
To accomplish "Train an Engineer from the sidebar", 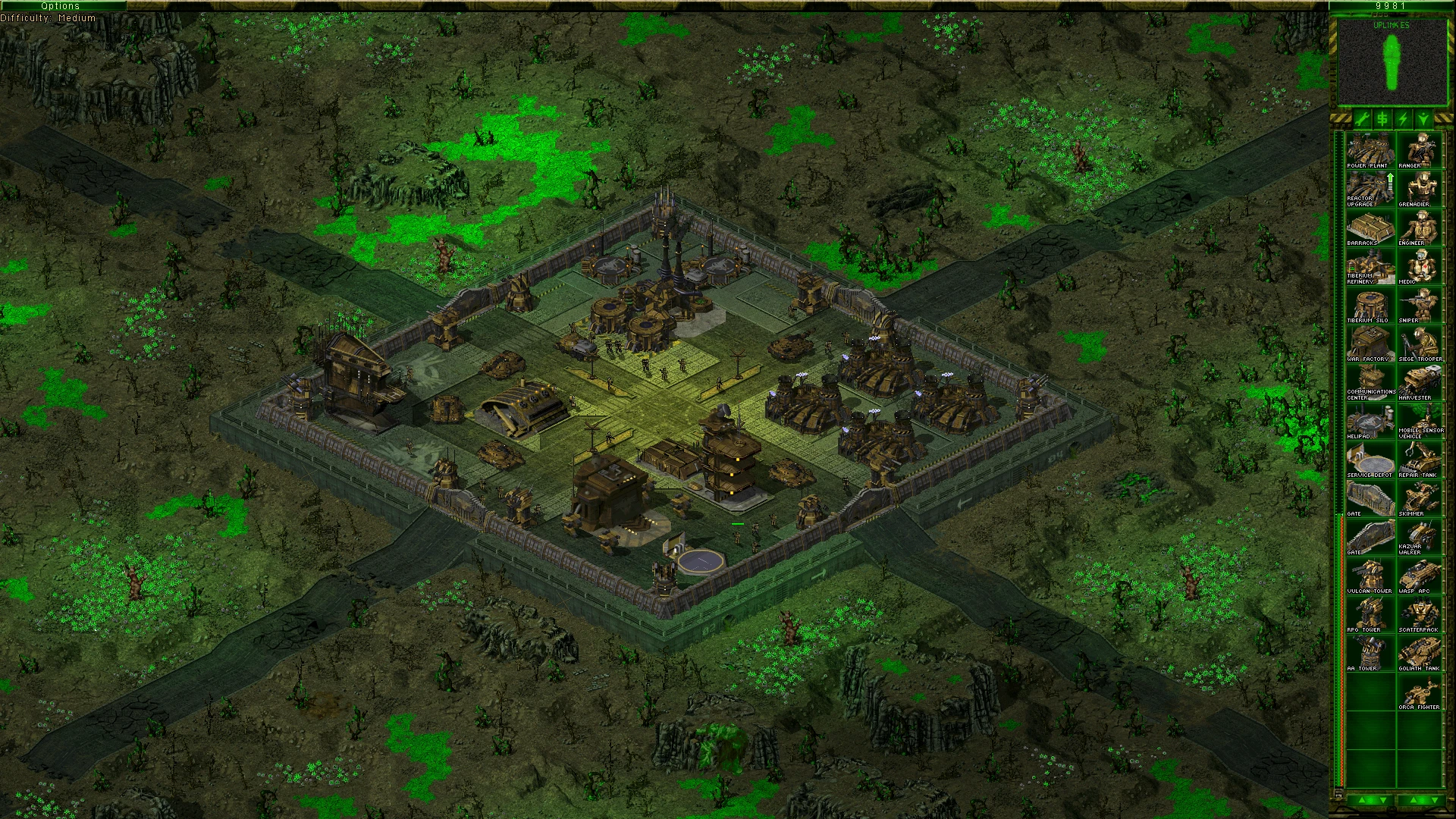I will [x=1419, y=227].
